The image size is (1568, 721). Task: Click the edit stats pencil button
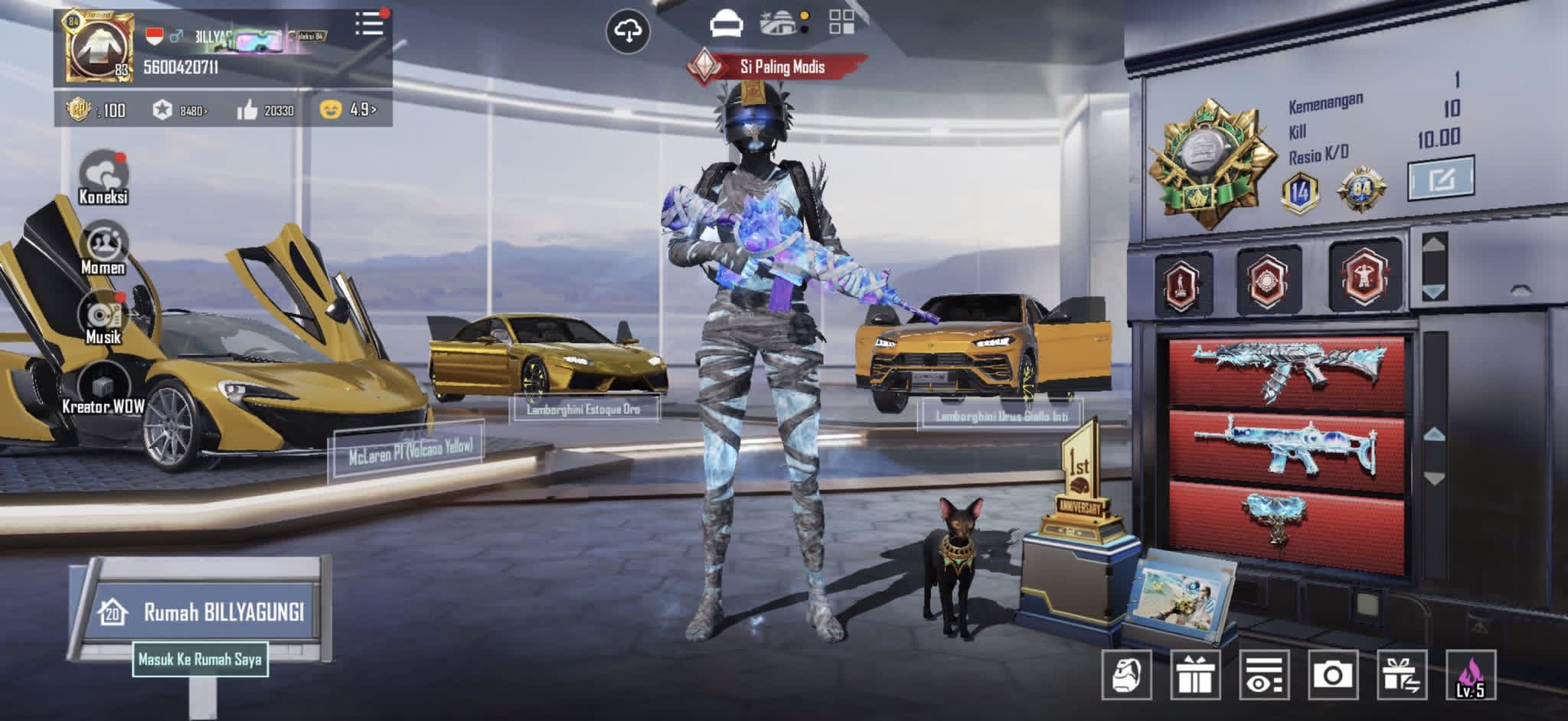pos(1441,179)
